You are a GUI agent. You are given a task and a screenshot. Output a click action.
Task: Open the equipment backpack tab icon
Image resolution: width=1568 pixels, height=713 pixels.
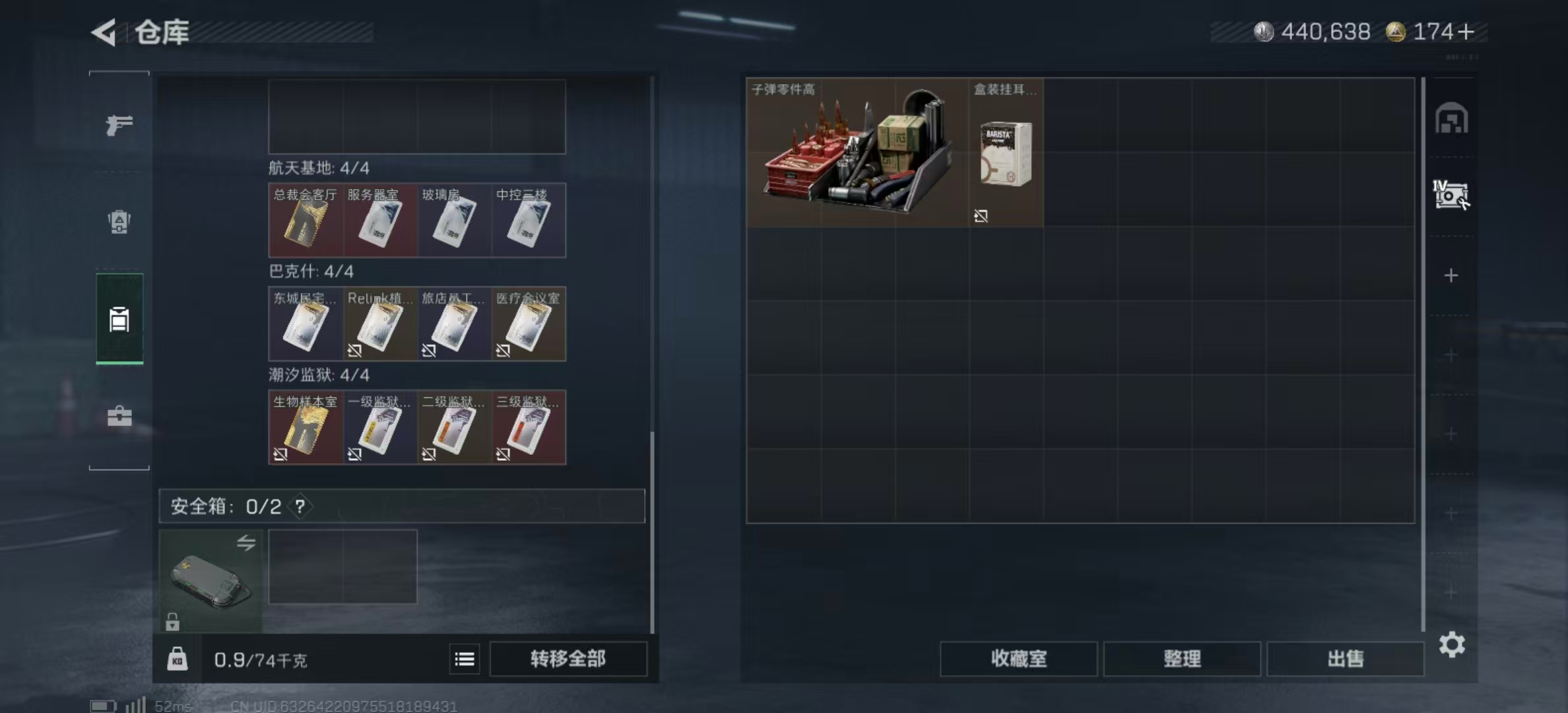pyautogui.click(x=119, y=222)
